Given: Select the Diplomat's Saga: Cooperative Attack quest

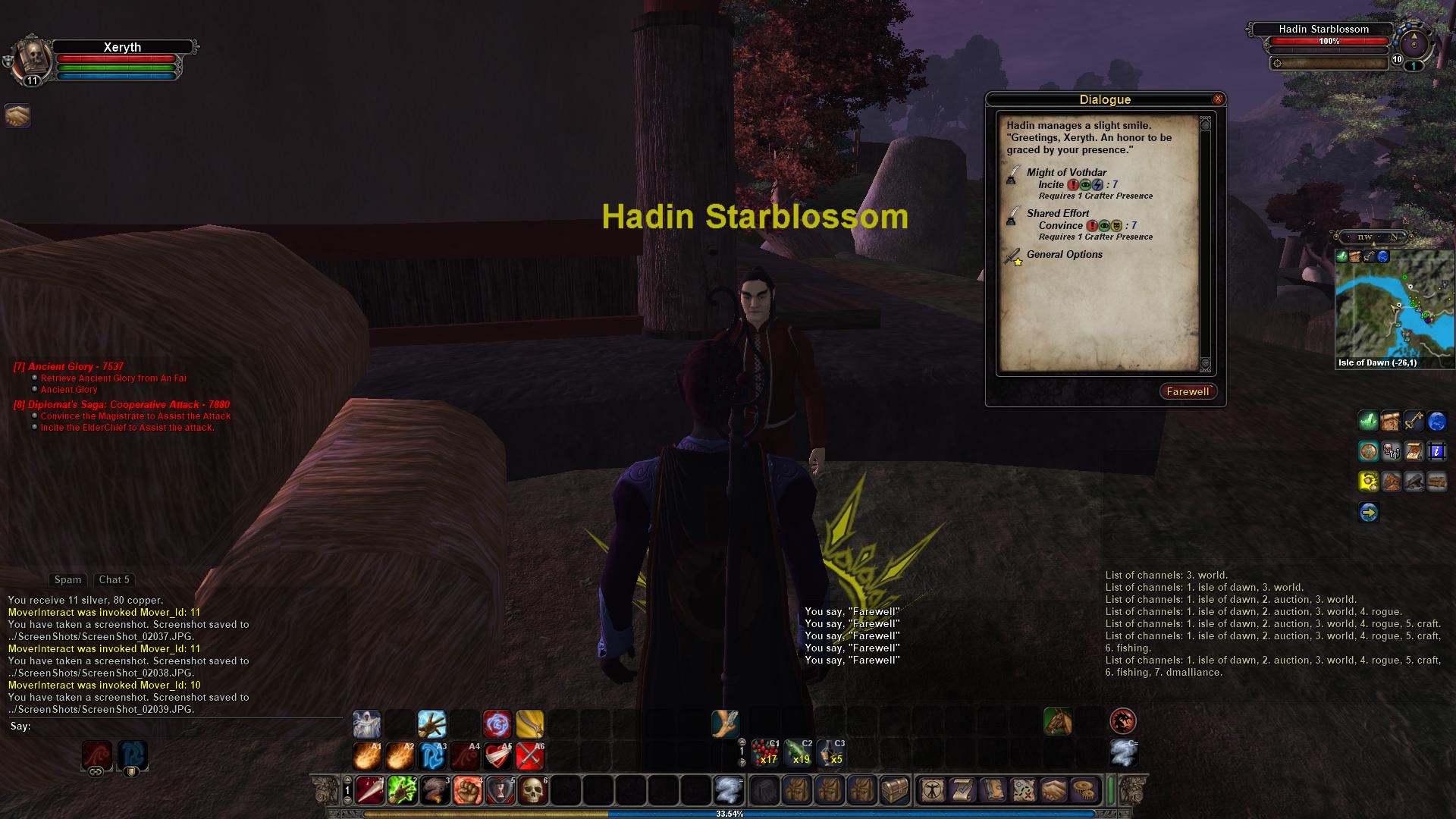Looking at the screenshot, I should (x=121, y=405).
